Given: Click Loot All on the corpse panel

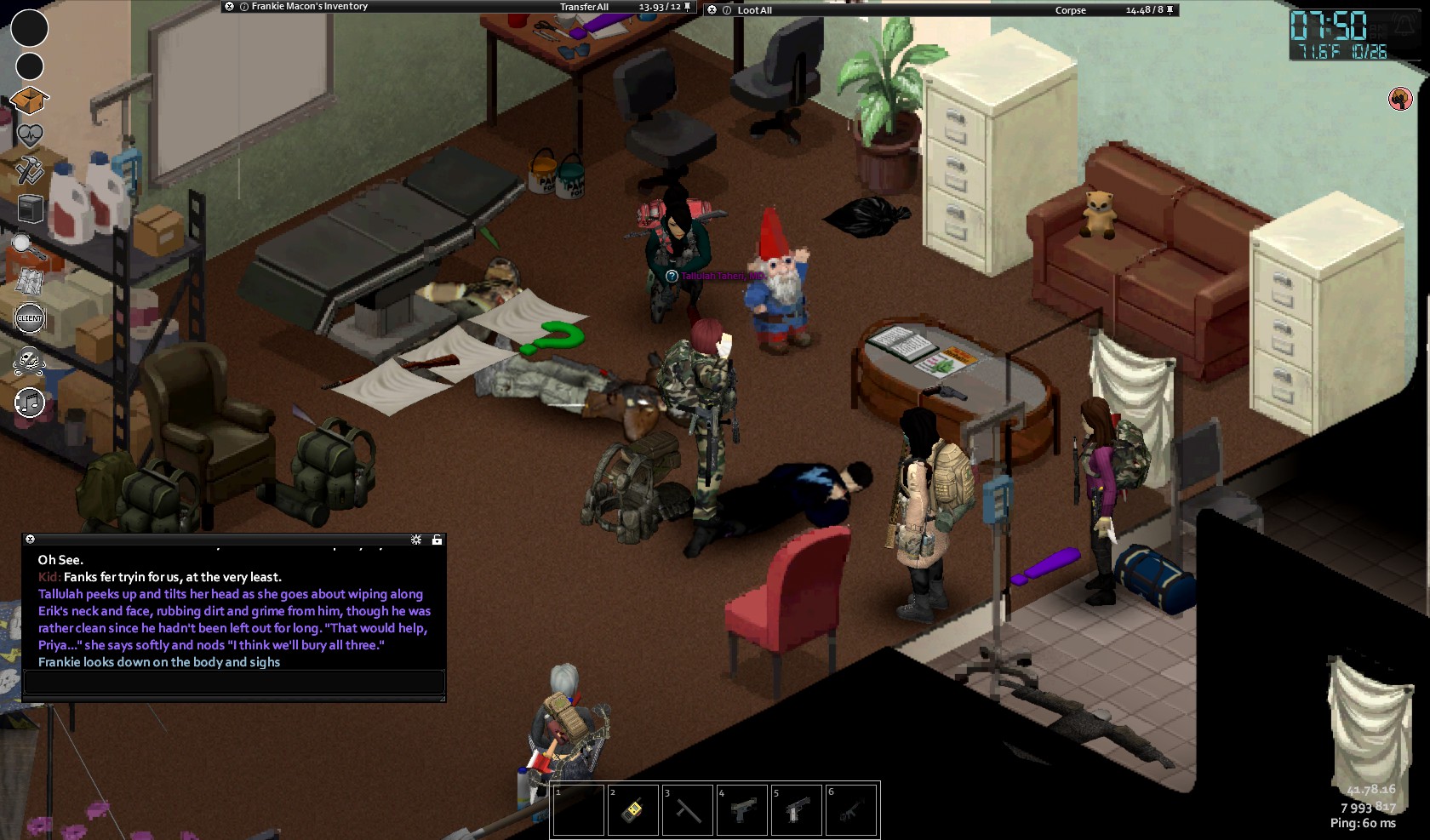Looking at the screenshot, I should click(x=754, y=10).
